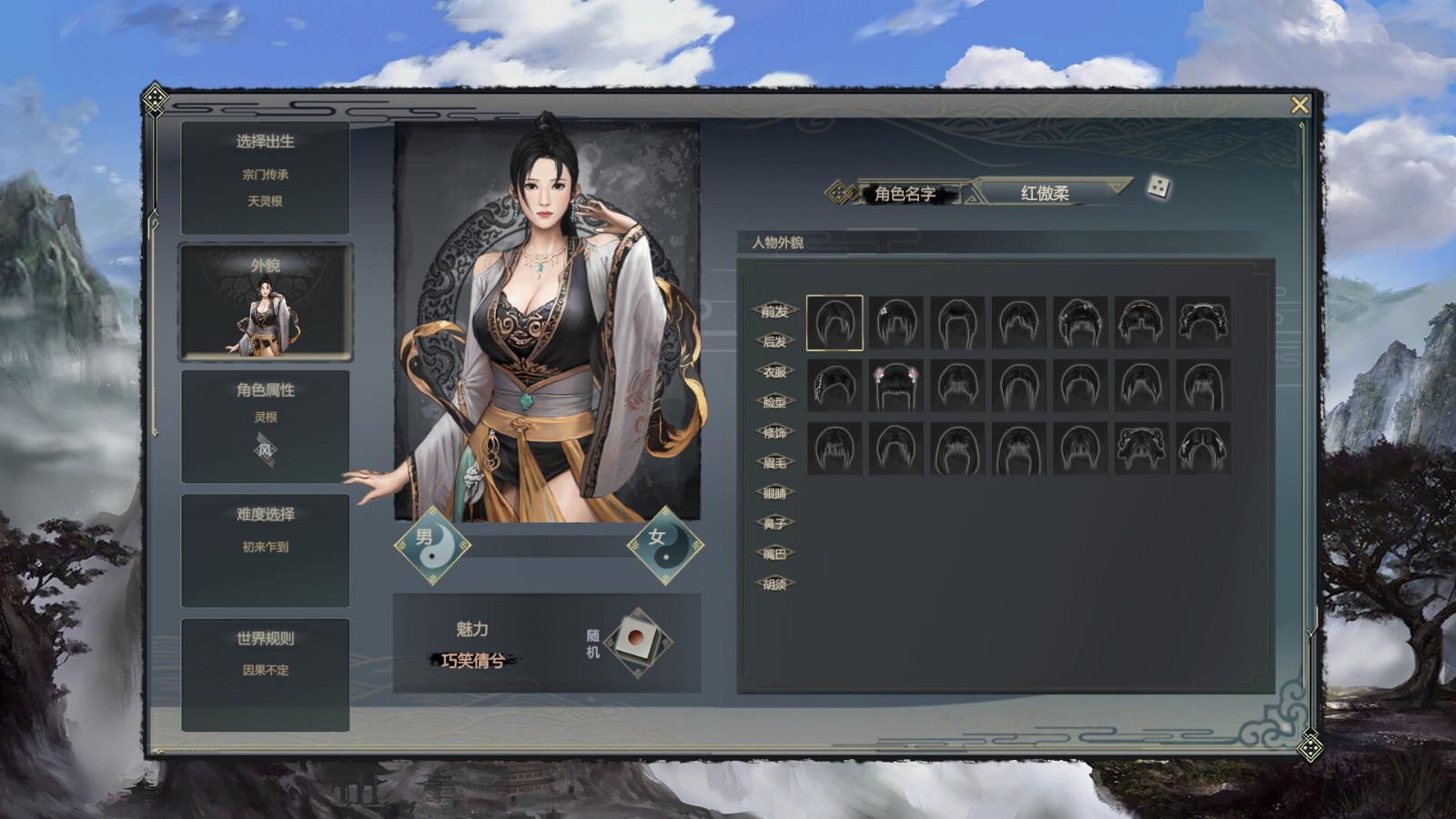Viewport: 1456px width, 819px height.
Task: Click the character portrait on the 外貌 panel
Action: pos(264,318)
